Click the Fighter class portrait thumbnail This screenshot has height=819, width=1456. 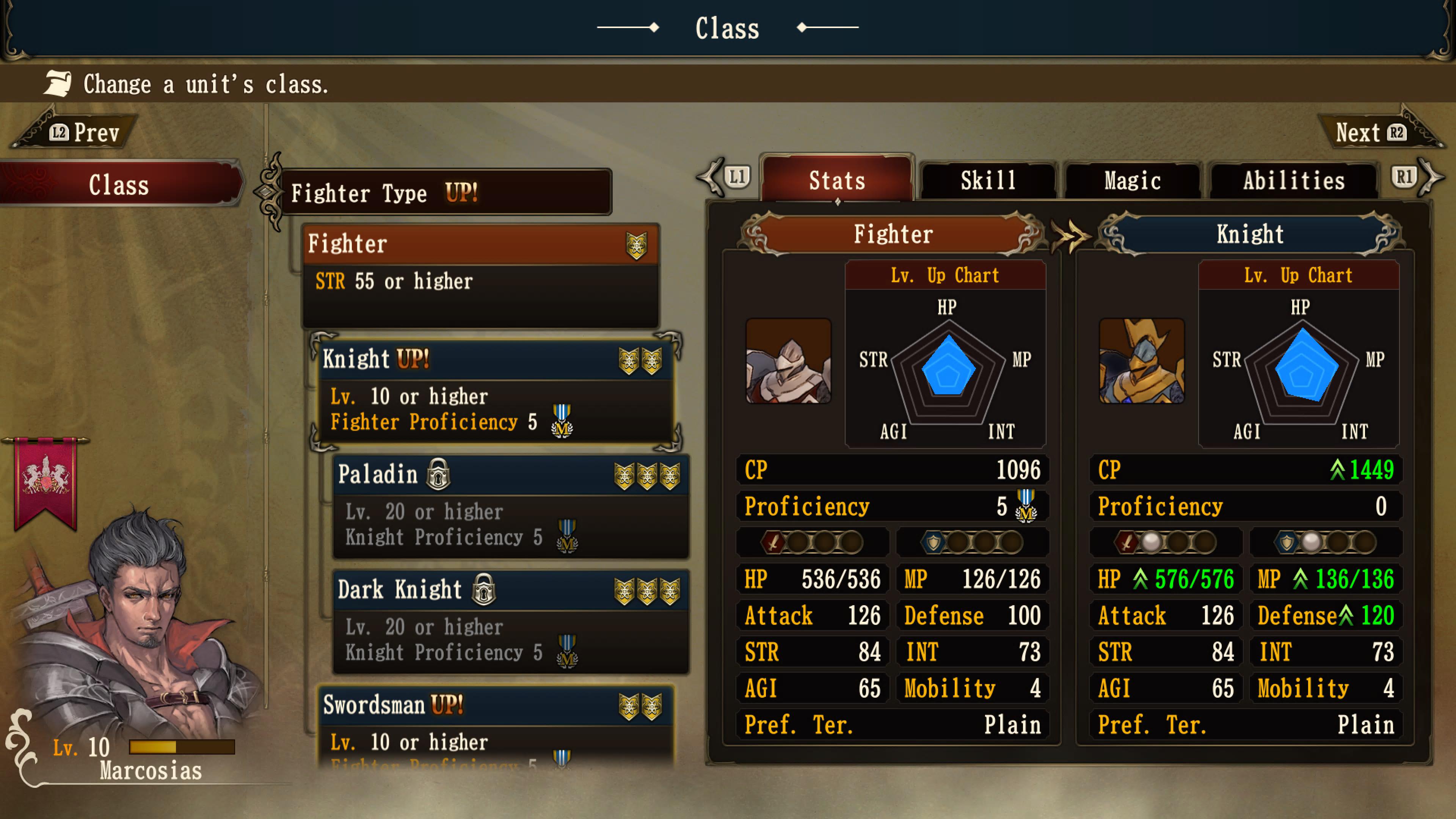point(788,361)
